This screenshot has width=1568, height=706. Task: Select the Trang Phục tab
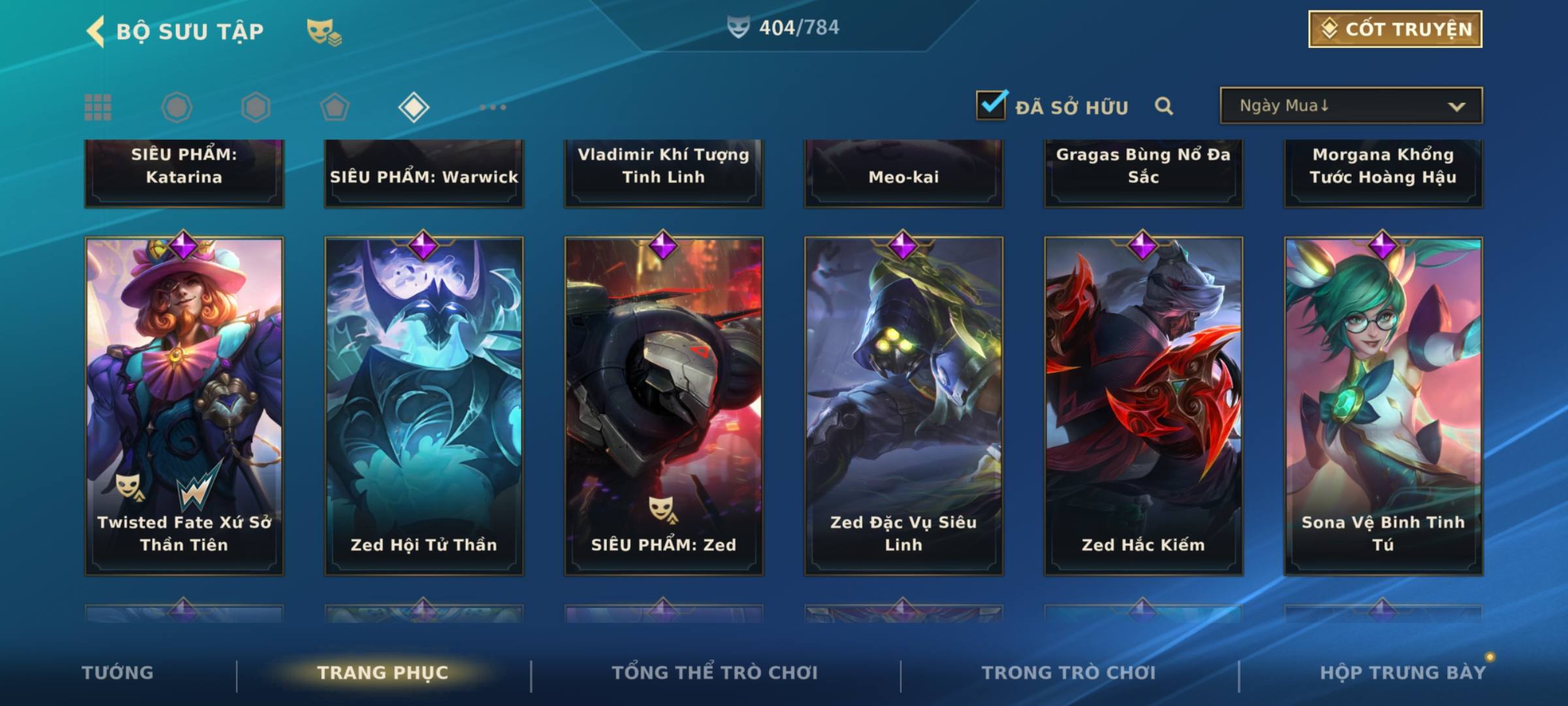click(x=383, y=673)
